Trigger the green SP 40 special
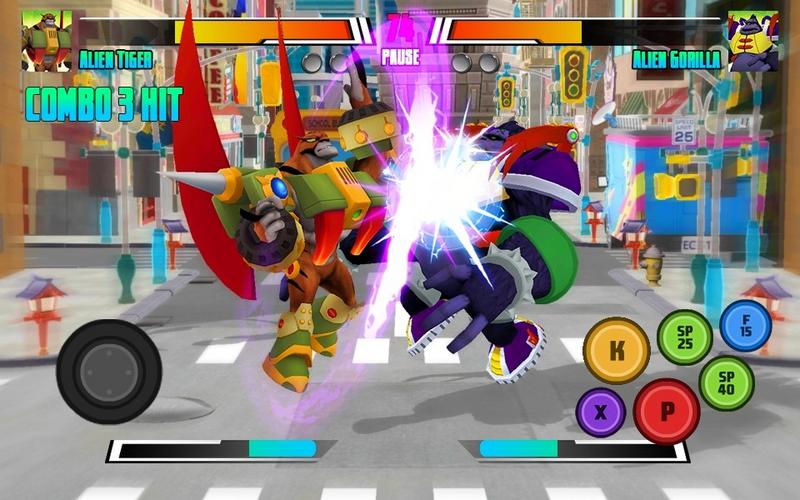This screenshot has width=800, height=500. (x=726, y=383)
